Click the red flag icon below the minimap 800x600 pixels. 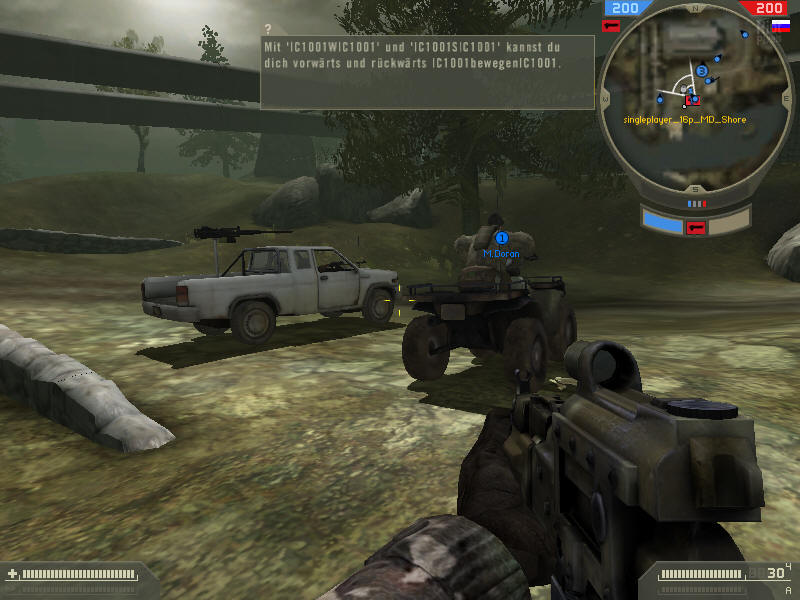696,226
